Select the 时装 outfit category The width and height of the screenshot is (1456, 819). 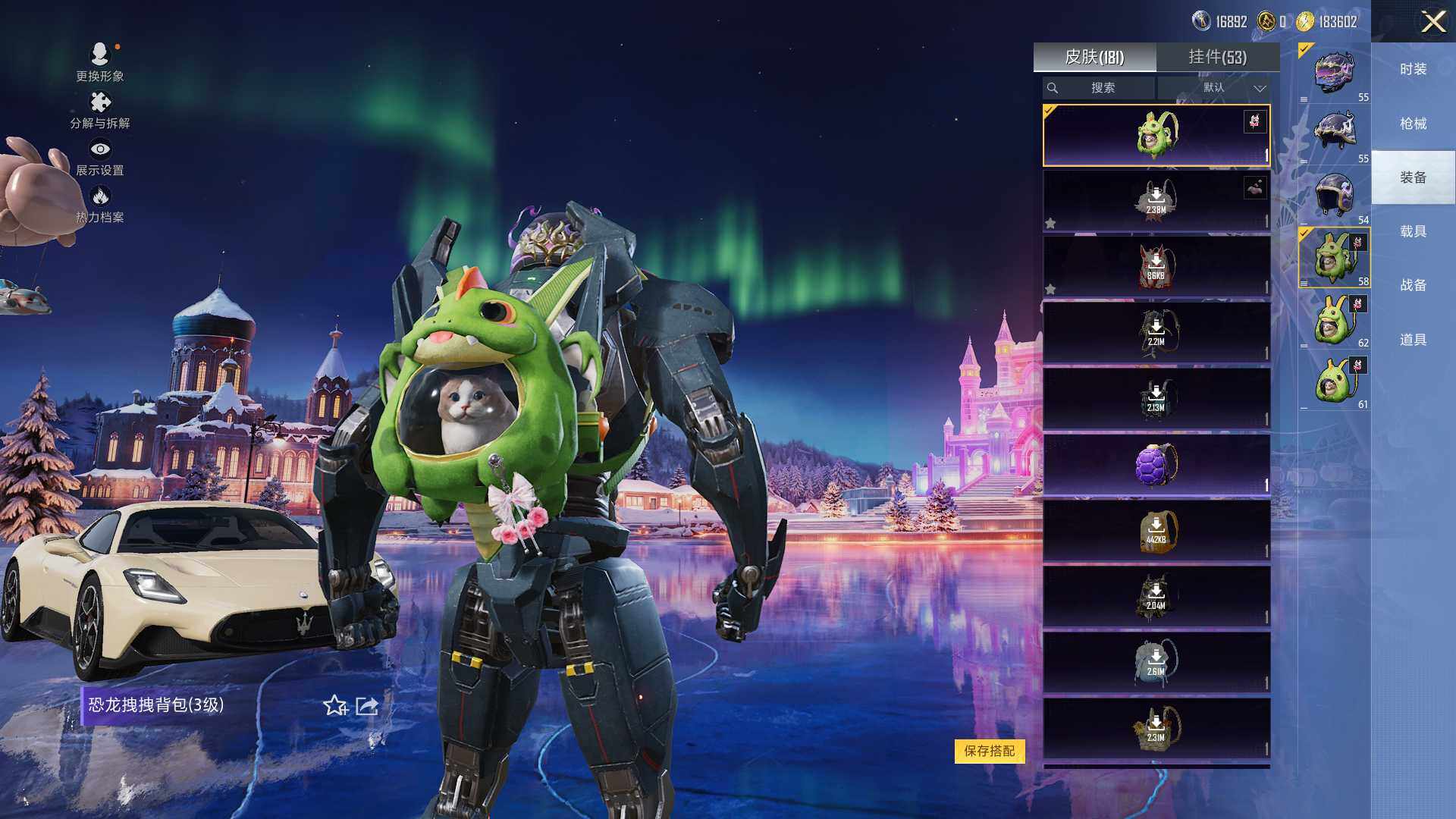[x=1413, y=69]
